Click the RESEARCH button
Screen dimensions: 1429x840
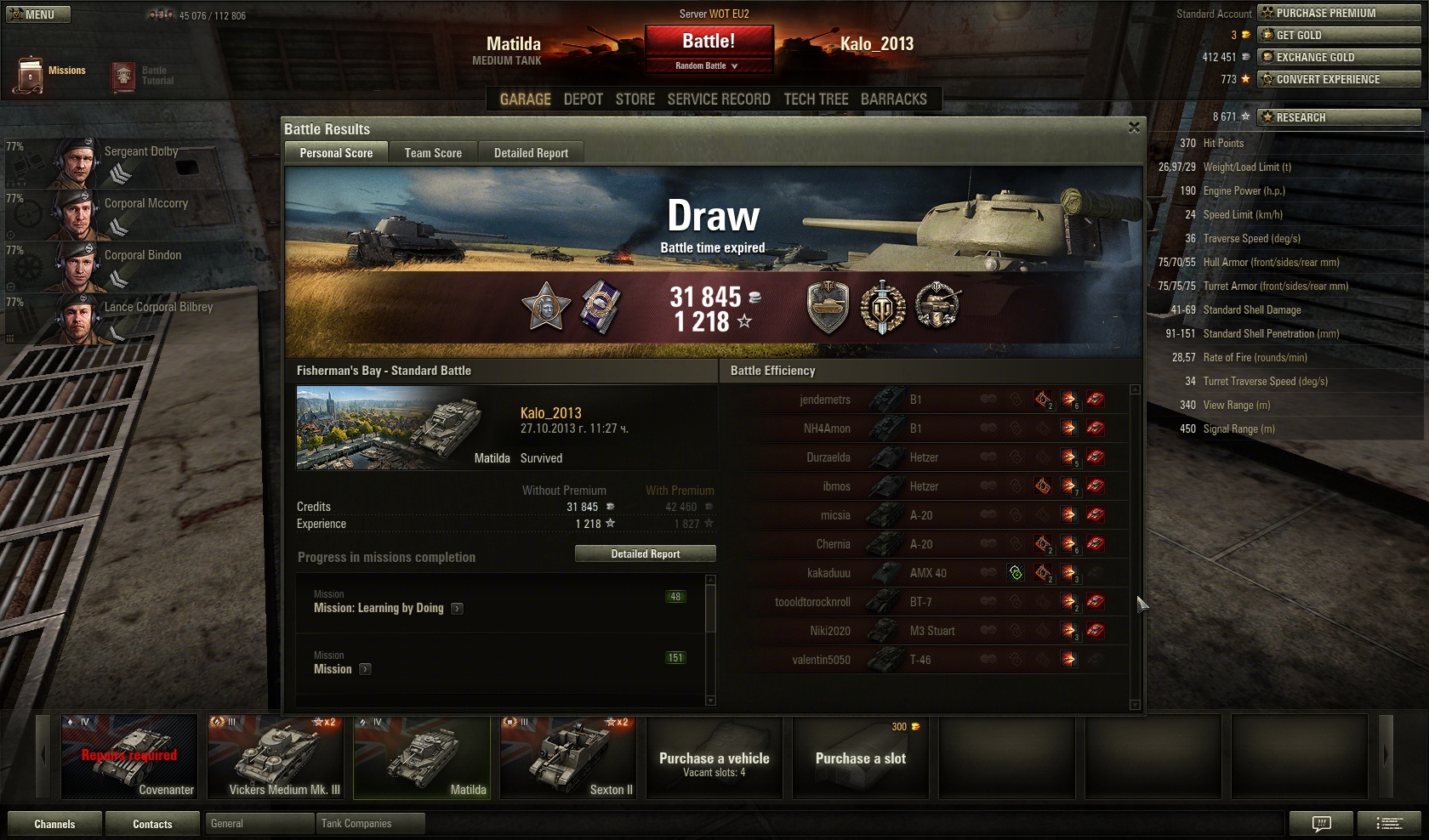1339,117
